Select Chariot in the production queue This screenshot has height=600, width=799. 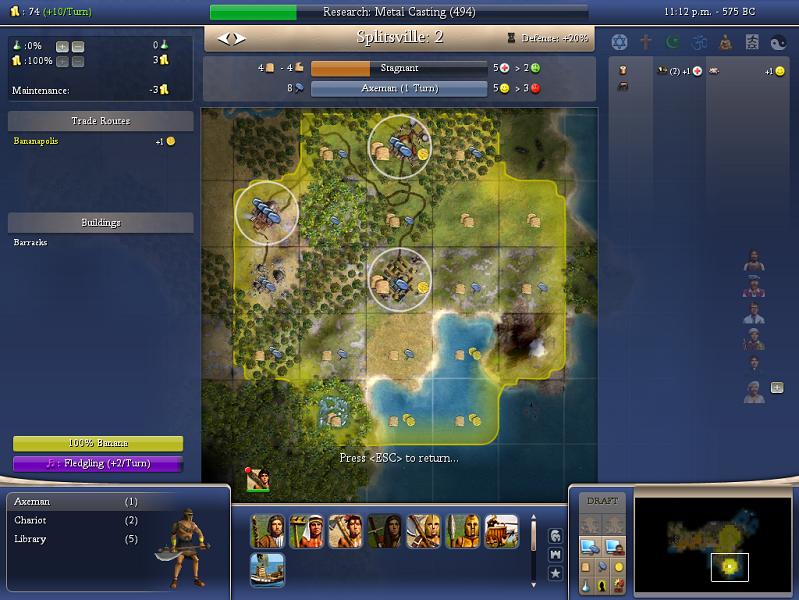click(x=32, y=520)
